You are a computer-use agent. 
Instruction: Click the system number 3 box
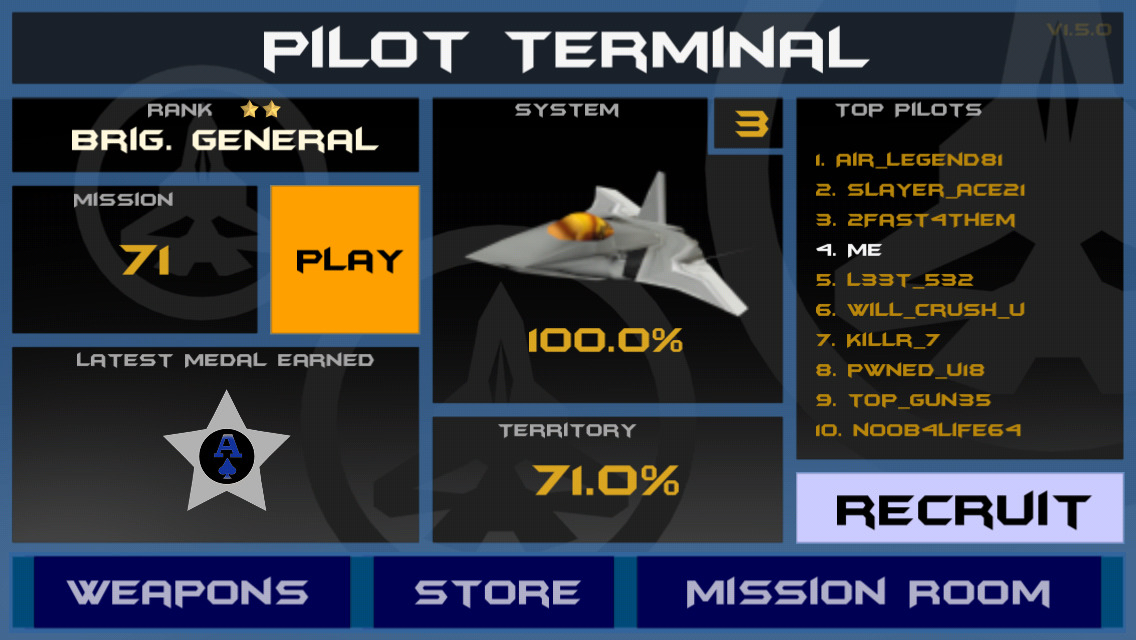(x=751, y=124)
